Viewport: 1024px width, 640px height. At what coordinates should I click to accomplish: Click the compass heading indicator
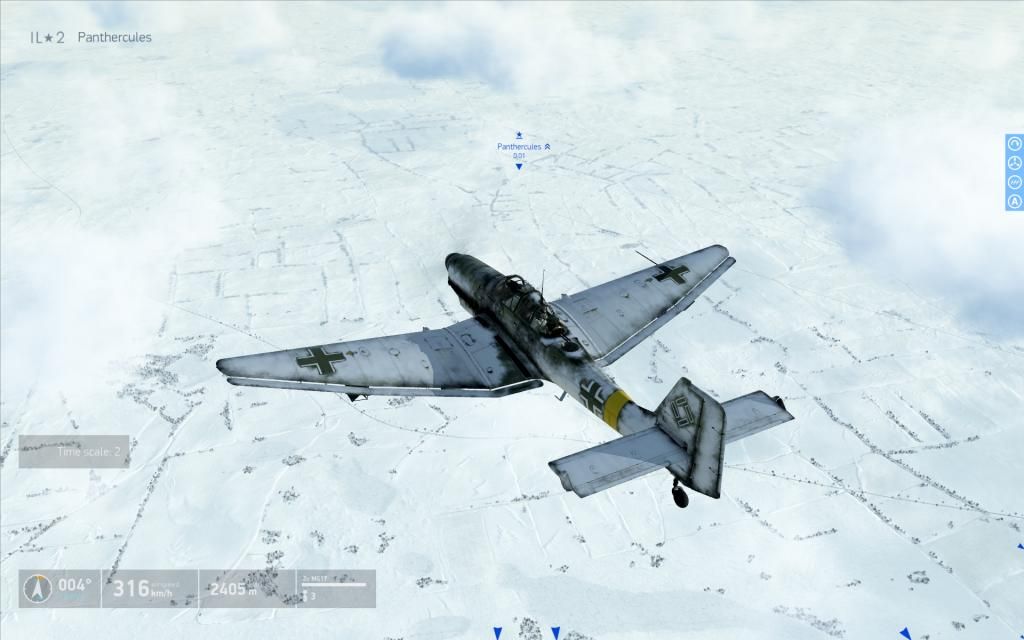click(38, 589)
